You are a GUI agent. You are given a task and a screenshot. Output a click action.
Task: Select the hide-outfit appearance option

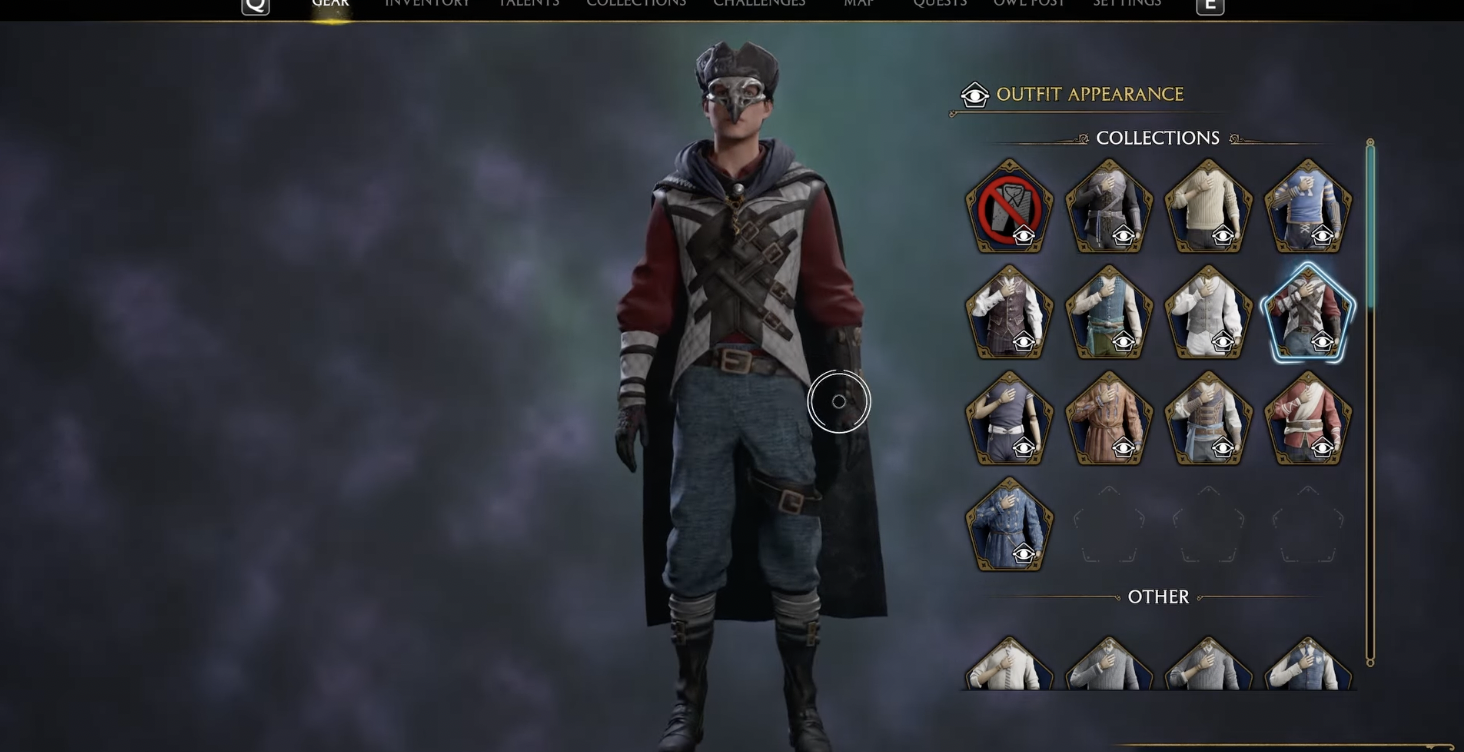[1009, 207]
